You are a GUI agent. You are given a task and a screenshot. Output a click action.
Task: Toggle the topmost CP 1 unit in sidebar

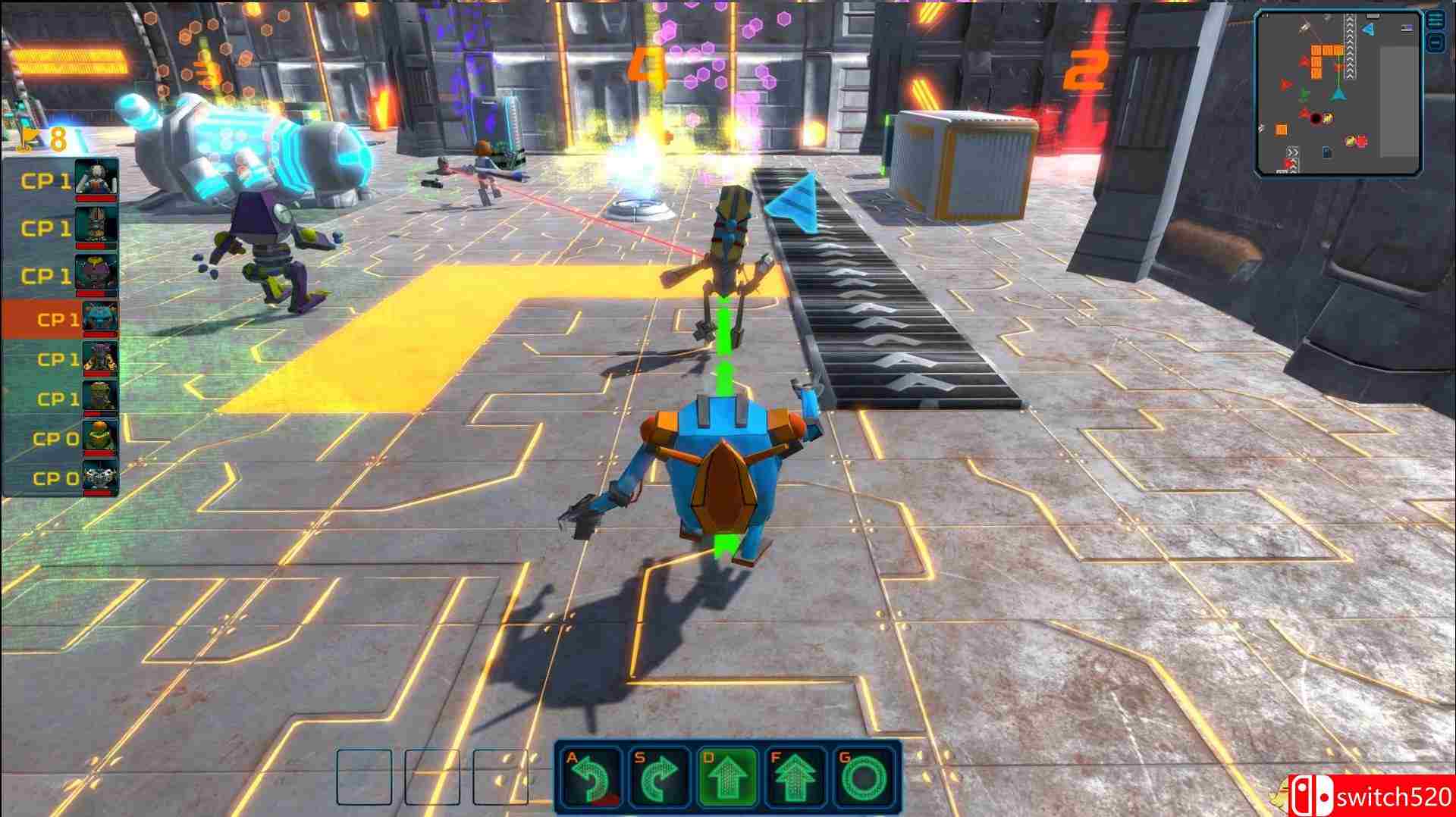pos(45,180)
